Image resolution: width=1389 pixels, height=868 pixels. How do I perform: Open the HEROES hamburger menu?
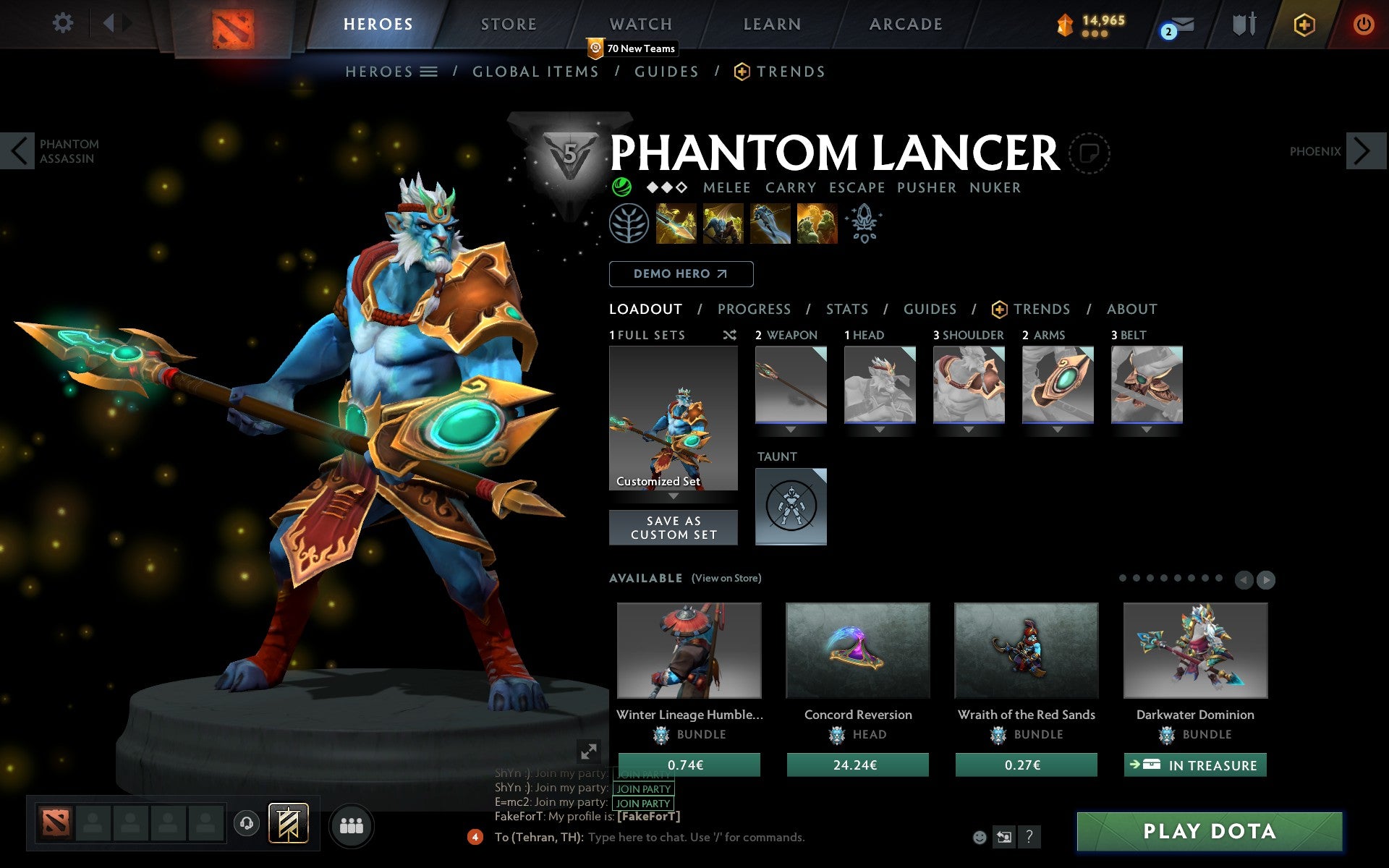coord(428,72)
